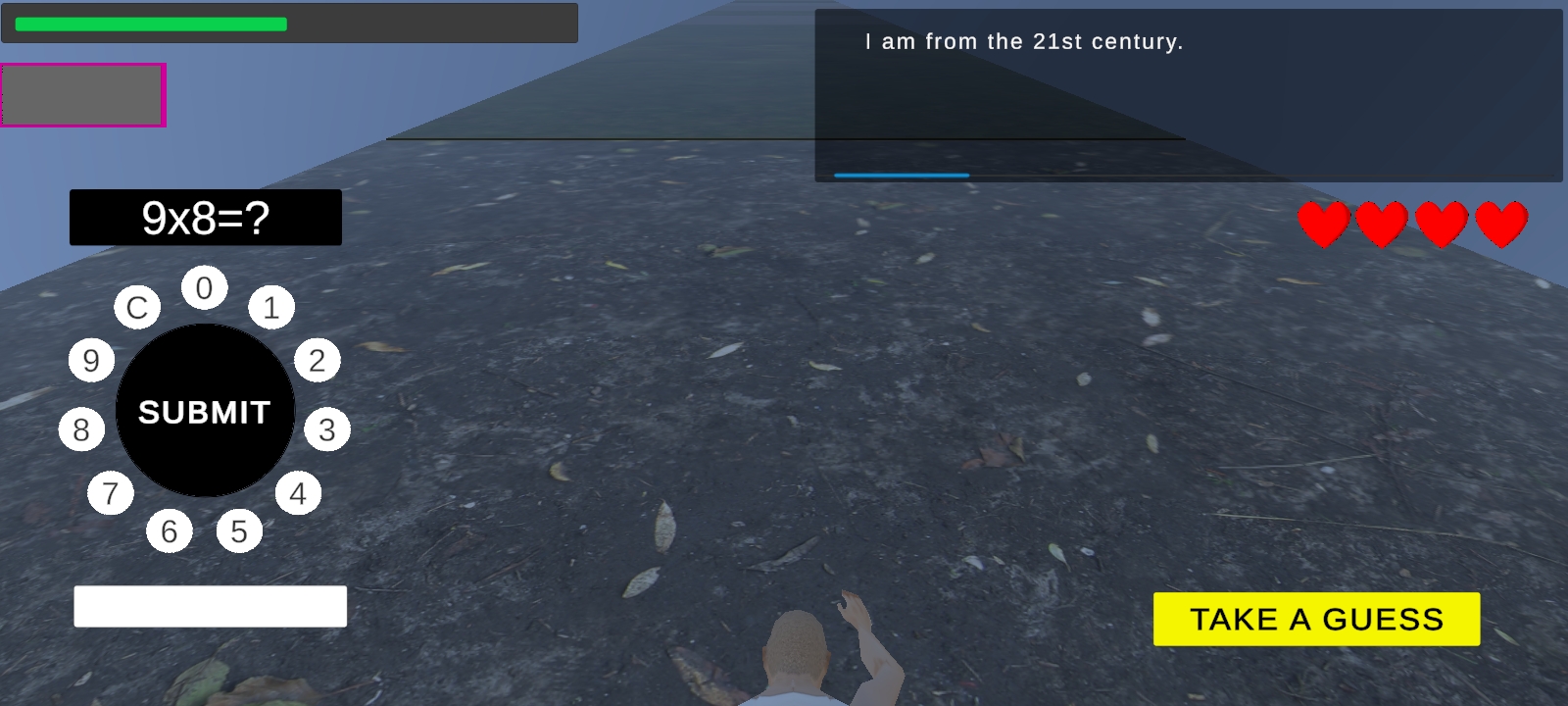Select the number 1 button
Screen dimensions: 1568x706
271,308
